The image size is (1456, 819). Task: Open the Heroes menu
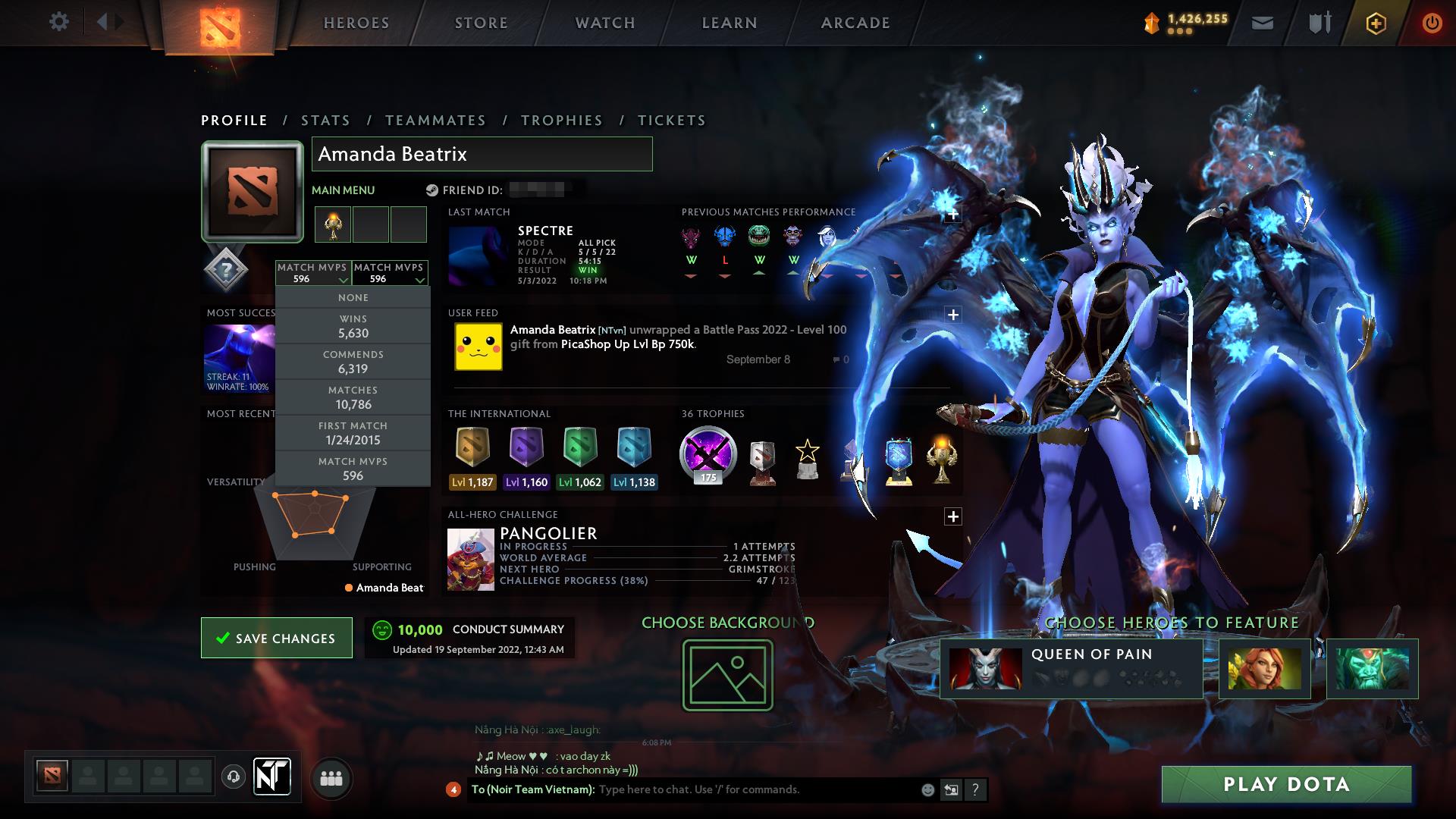[356, 23]
